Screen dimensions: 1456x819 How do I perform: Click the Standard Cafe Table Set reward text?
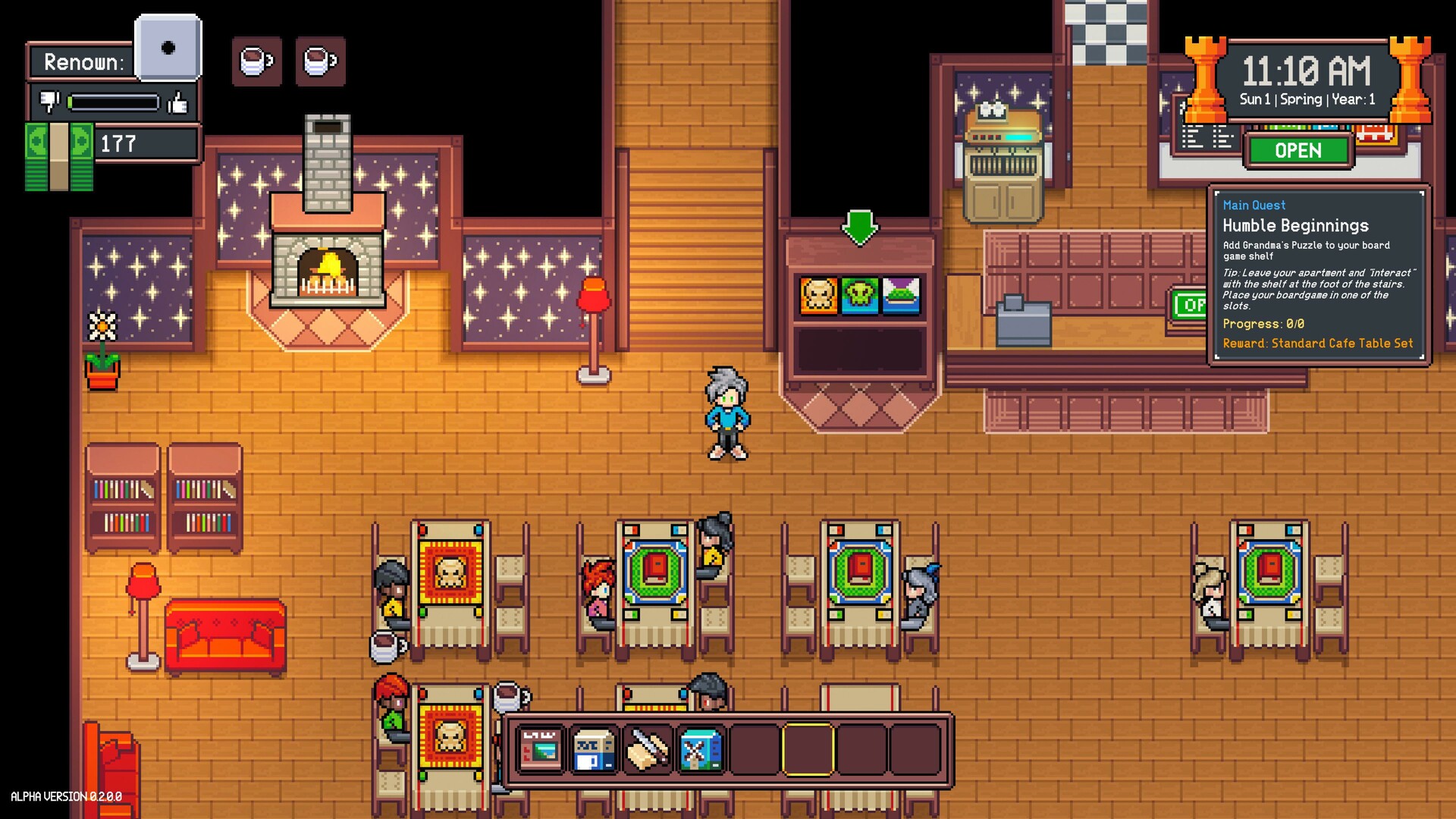coord(1318,343)
